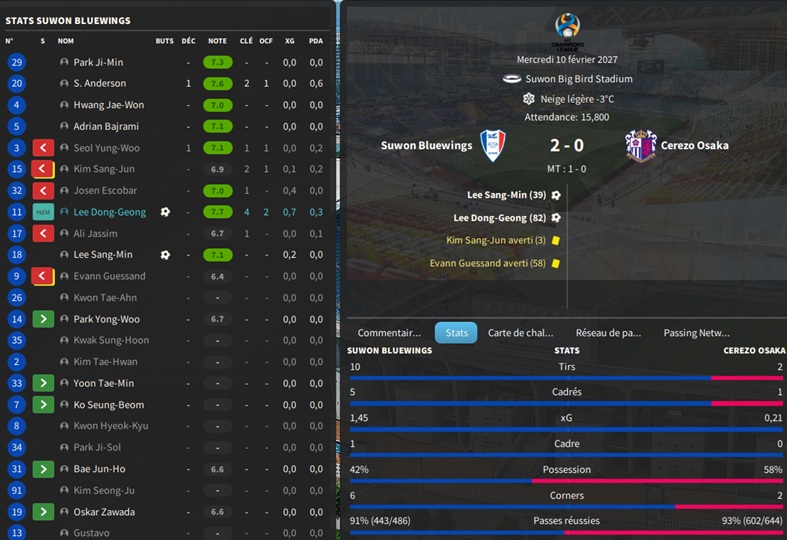
Task: Select goalscorer Lee Sang-Min (39) event
Action: tap(507, 195)
